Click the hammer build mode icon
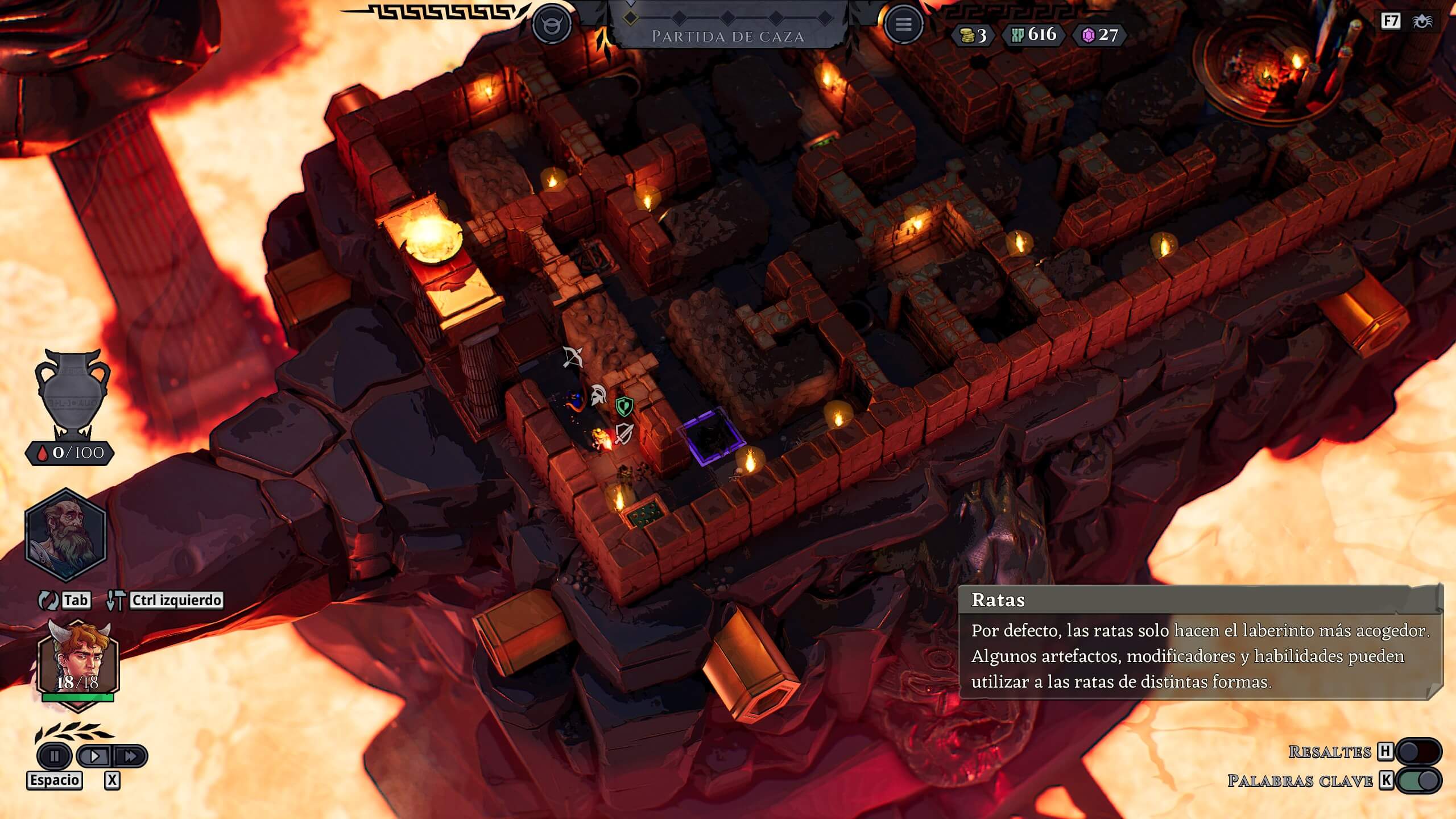This screenshot has height=819, width=1456. pos(116,600)
